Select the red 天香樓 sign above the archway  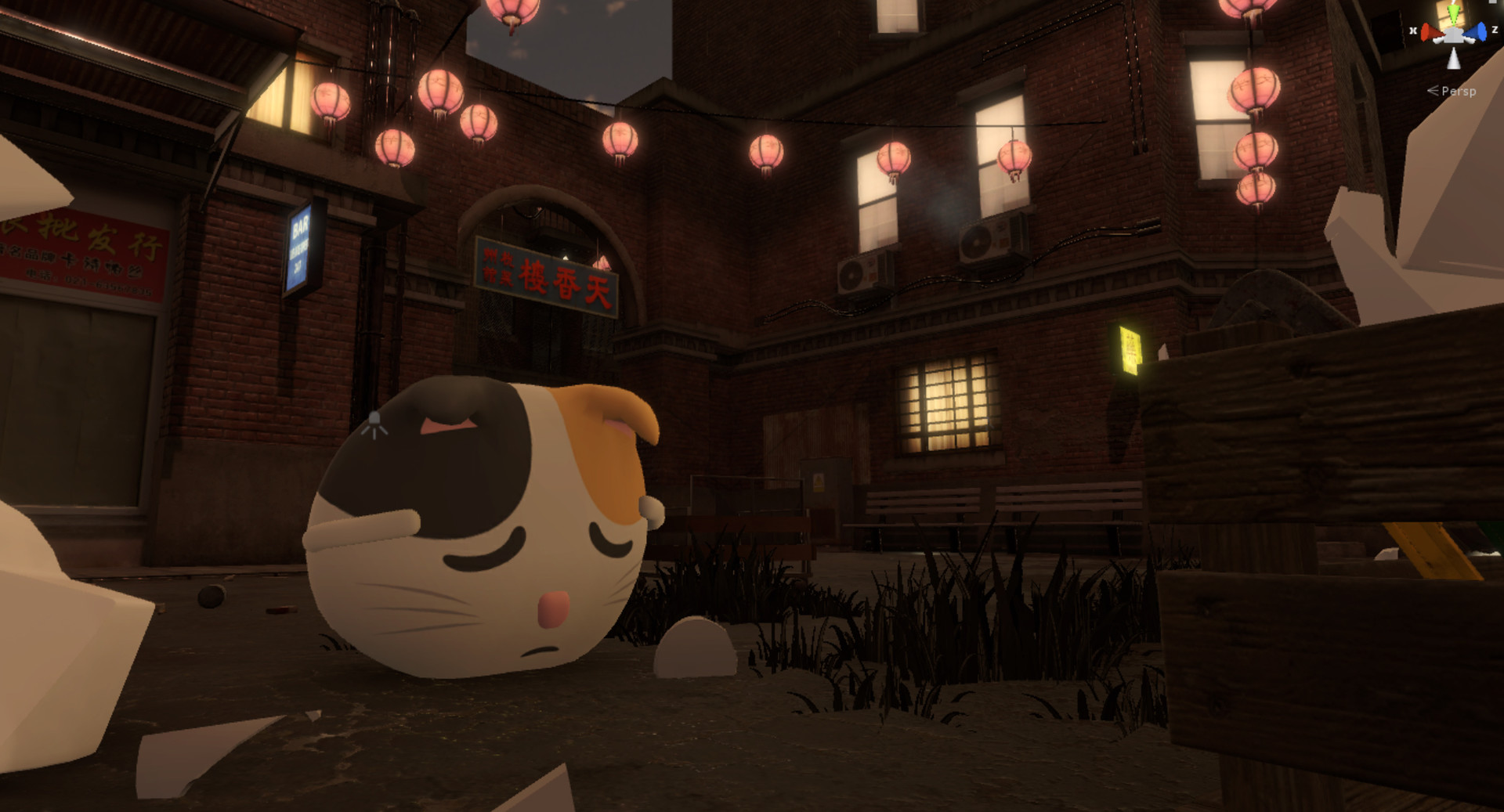pos(548,276)
